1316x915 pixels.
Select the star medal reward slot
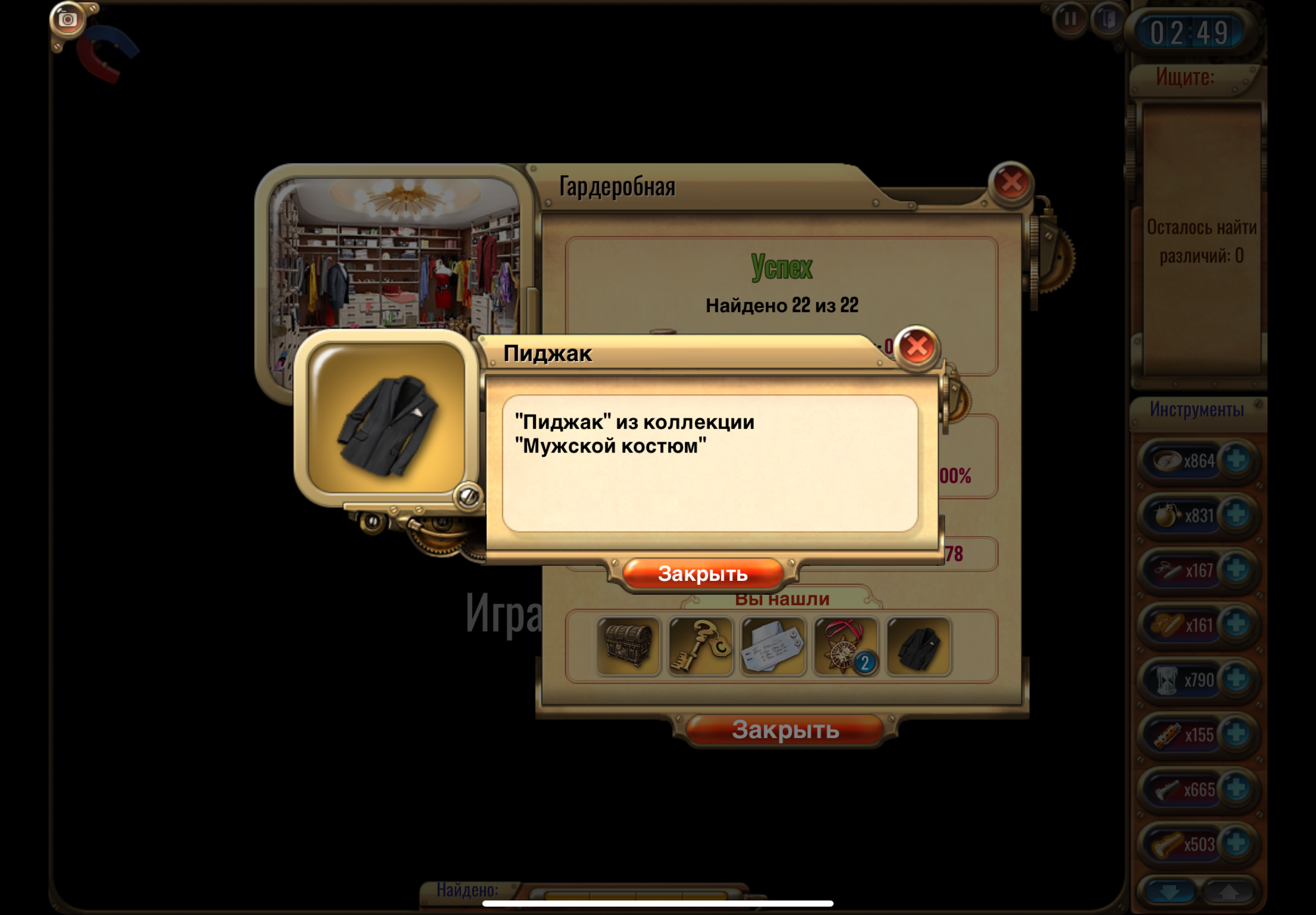point(845,646)
